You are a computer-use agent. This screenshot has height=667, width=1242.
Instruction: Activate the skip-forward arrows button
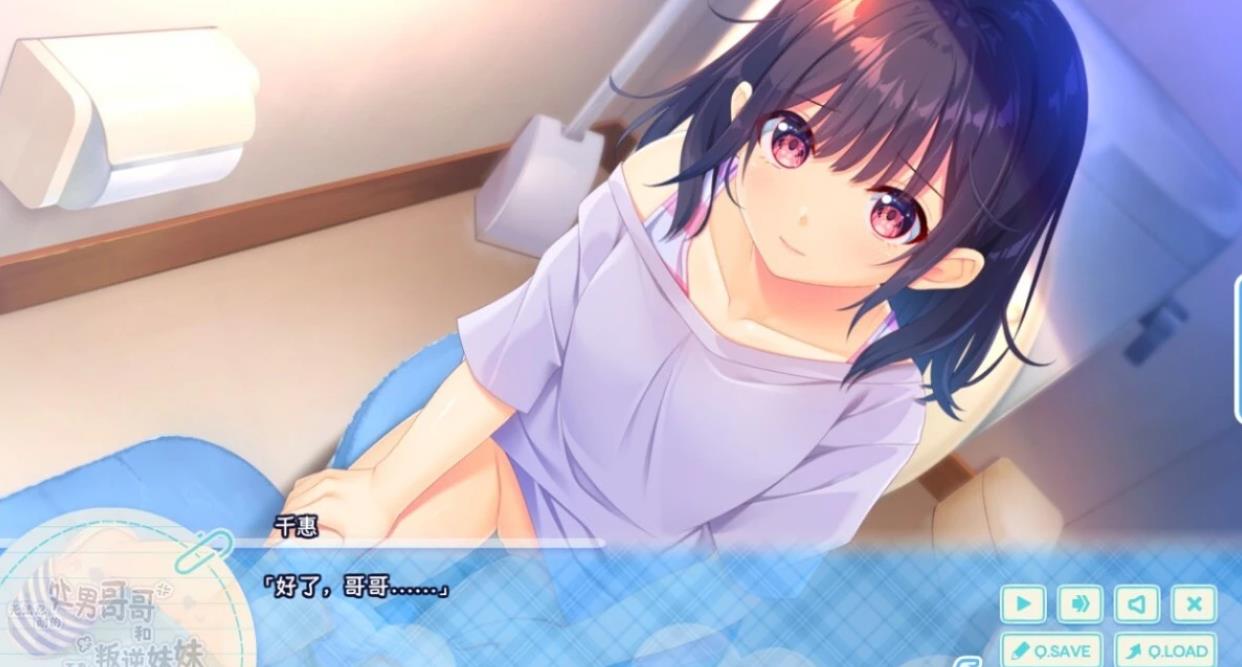click(1080, 604)
